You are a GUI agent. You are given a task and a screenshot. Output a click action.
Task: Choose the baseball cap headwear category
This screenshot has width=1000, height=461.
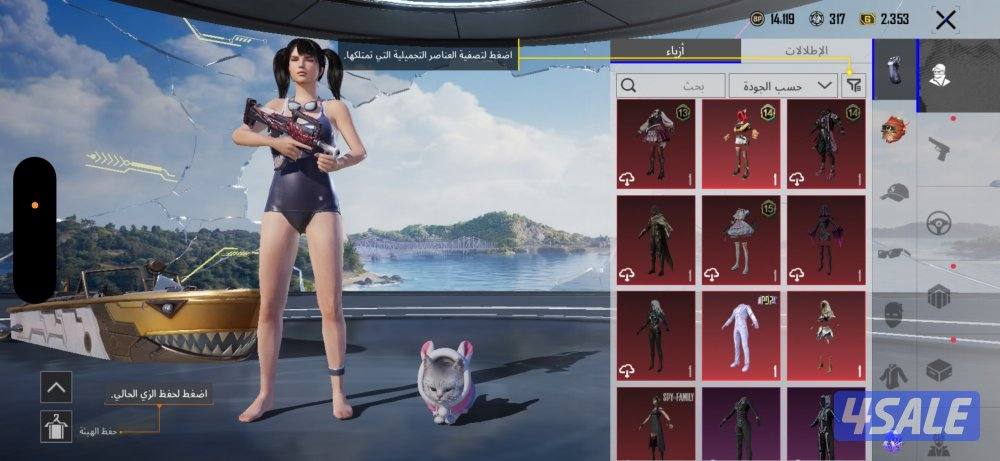(894, 193)
